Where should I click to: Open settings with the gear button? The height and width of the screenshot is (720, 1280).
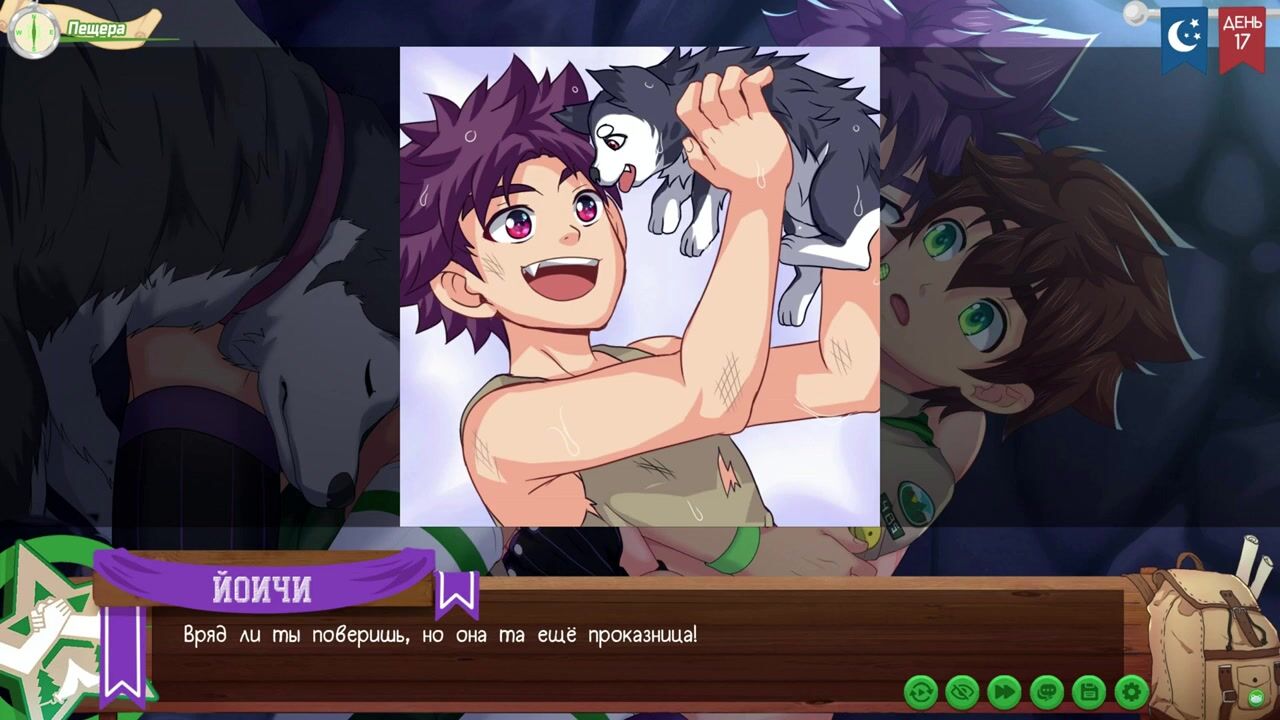click(1131, 691)
